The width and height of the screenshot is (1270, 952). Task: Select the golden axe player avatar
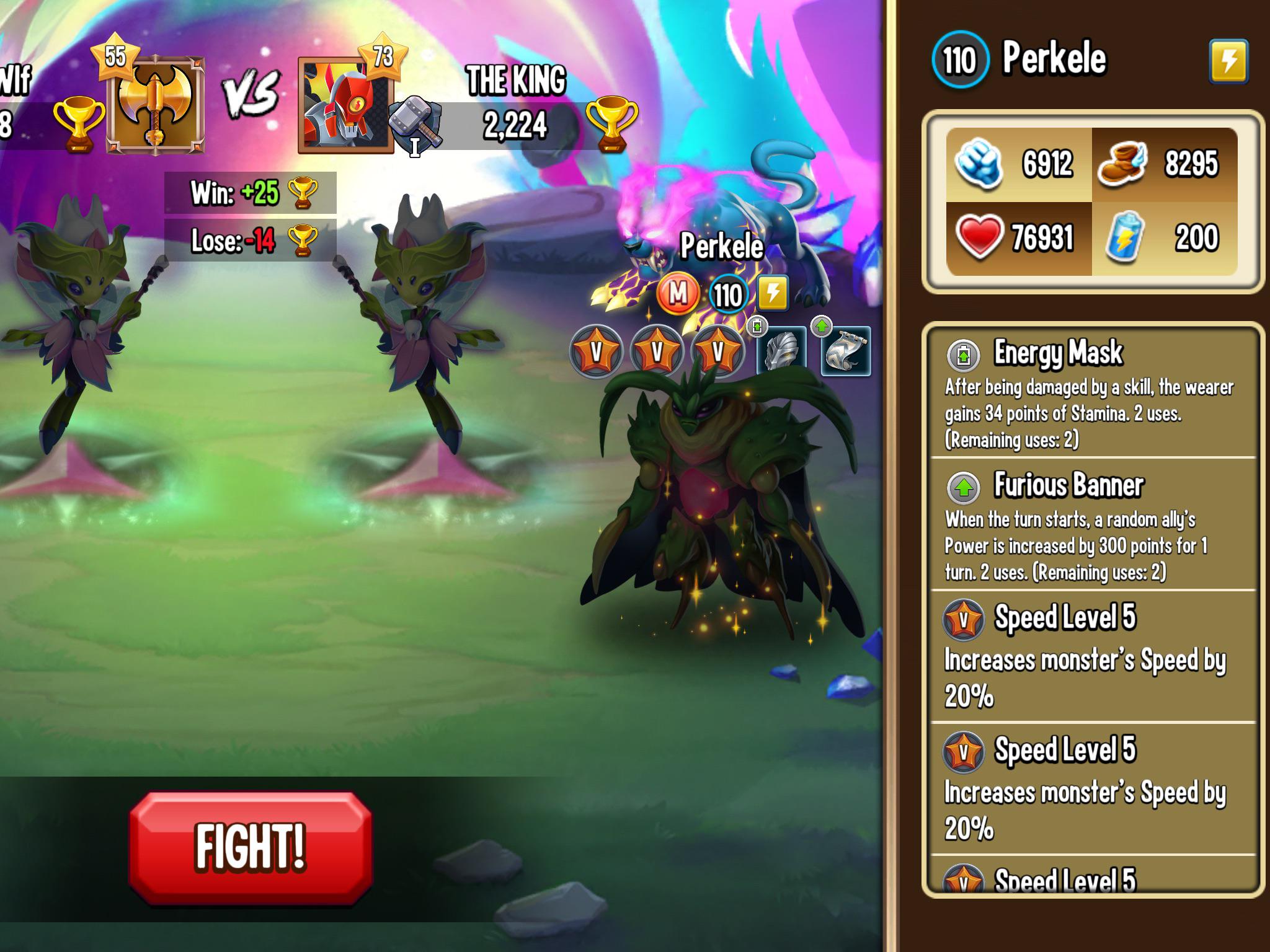156,105
